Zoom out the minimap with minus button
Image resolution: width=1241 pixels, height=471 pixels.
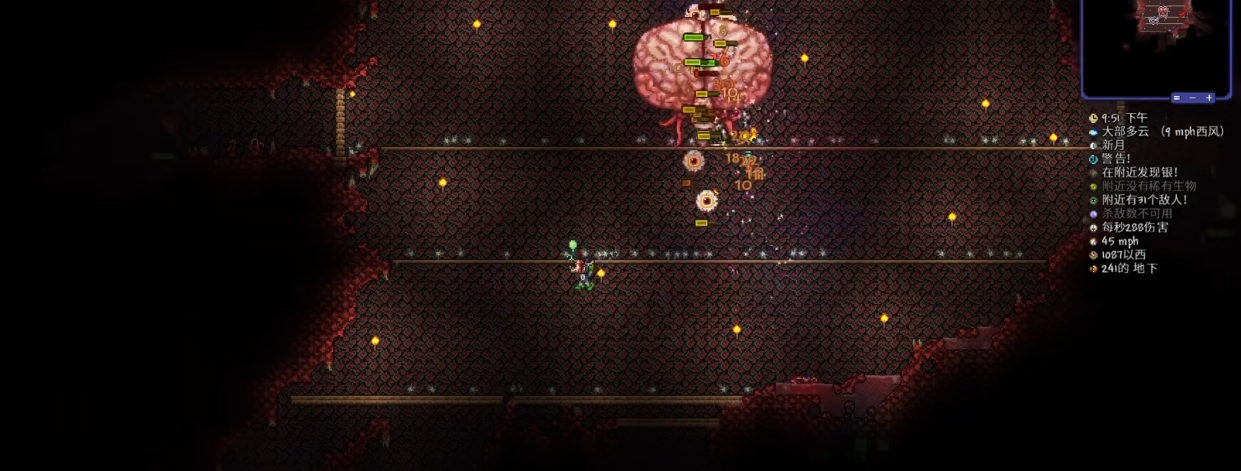(x=1193, y=98)
